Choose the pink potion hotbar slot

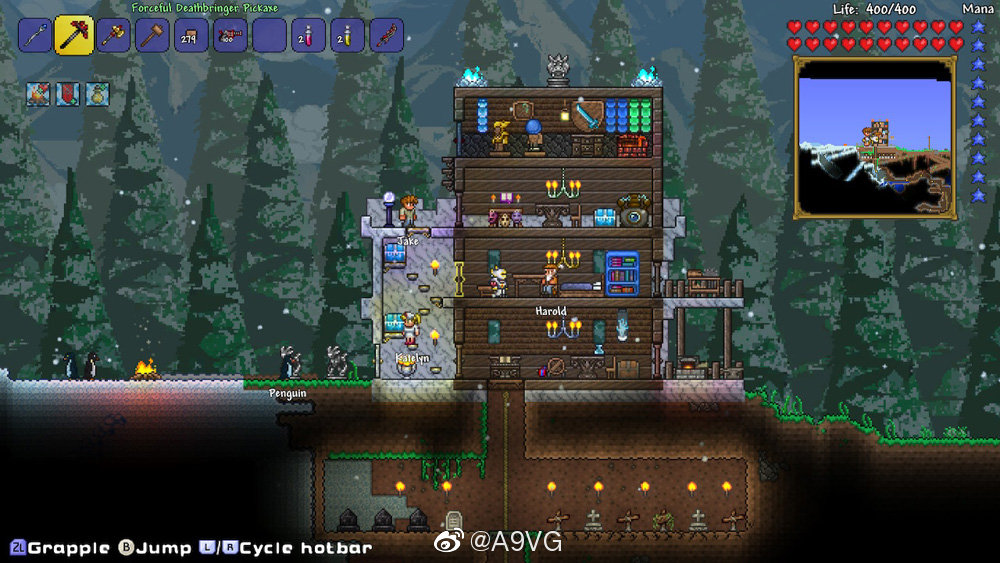(308, 36)
